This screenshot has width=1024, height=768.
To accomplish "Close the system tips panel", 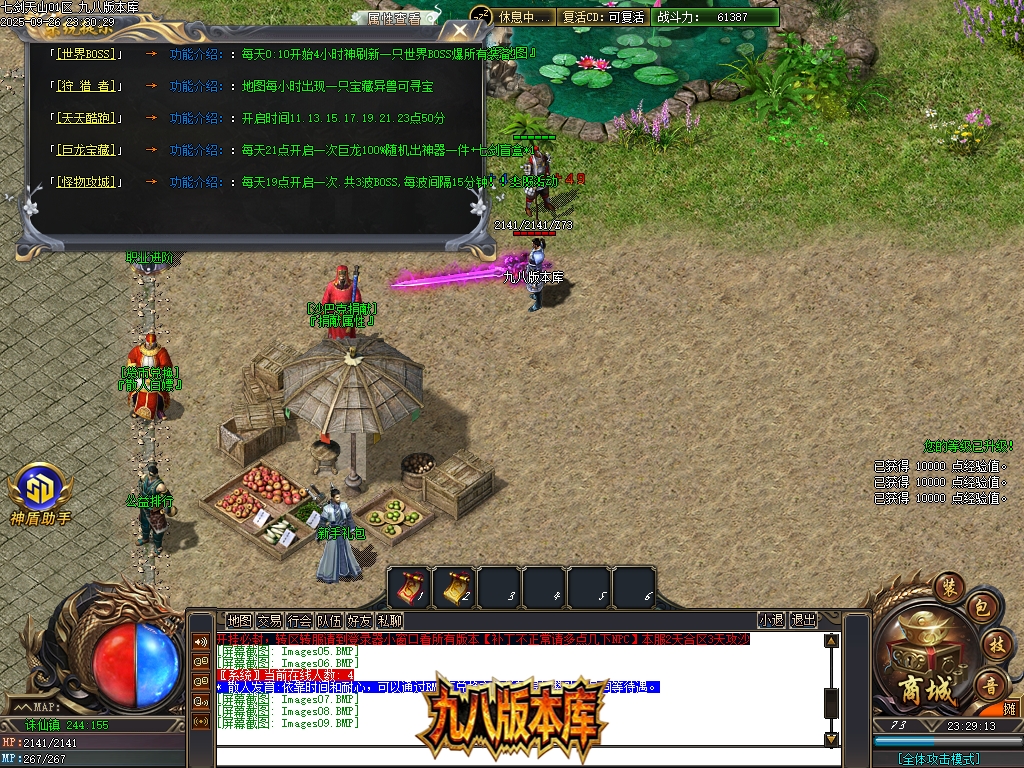I will pyautogui.click(x=459, y=31).
